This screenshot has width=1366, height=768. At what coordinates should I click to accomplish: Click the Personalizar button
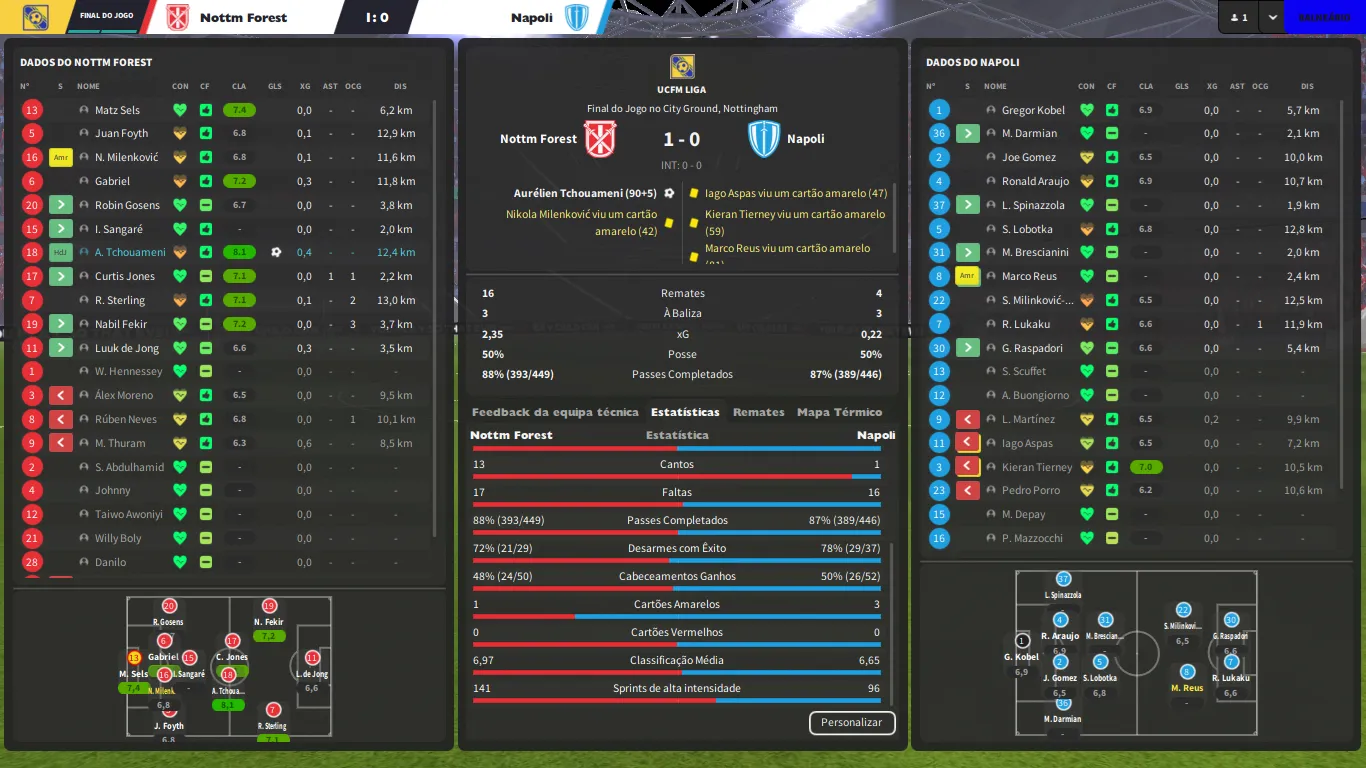851,722
